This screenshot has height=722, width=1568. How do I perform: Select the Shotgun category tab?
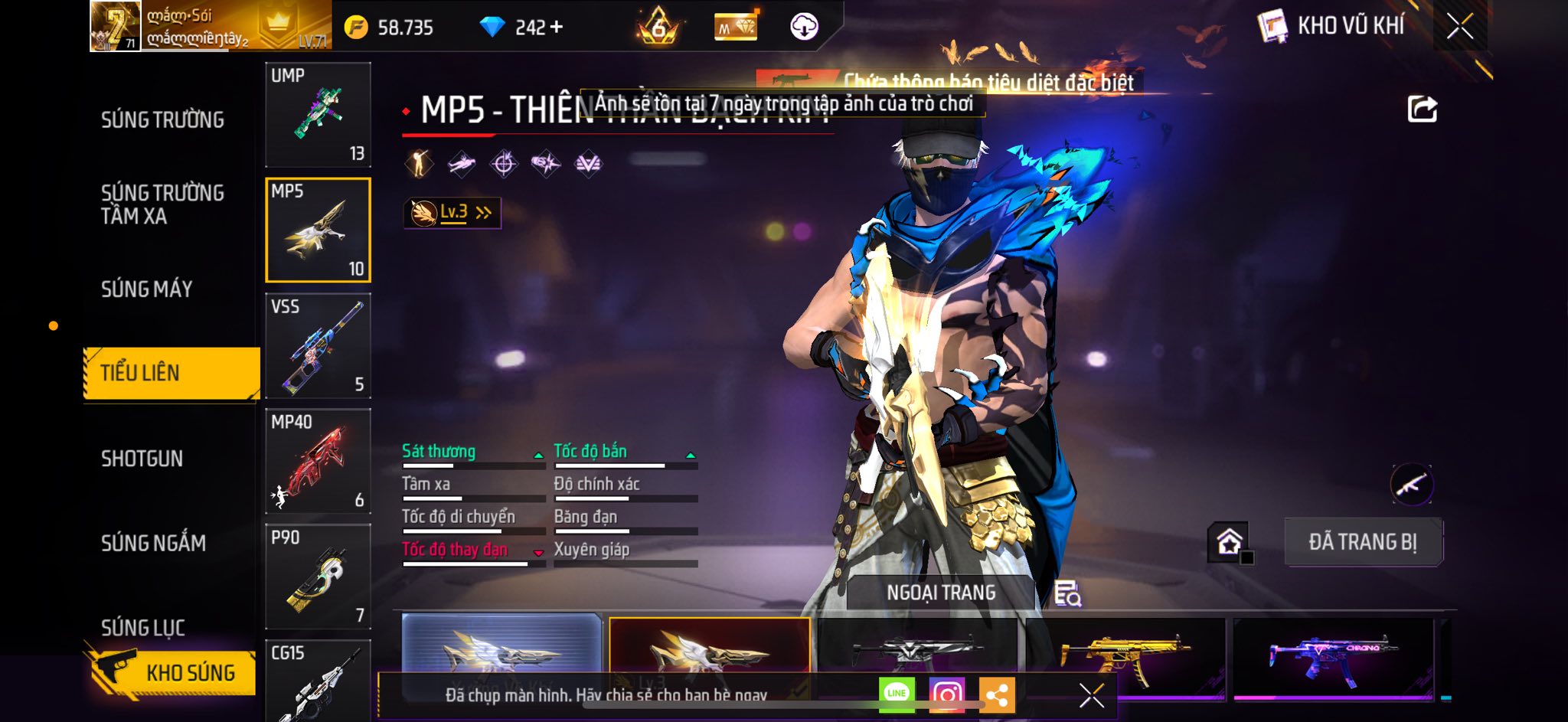142,459
